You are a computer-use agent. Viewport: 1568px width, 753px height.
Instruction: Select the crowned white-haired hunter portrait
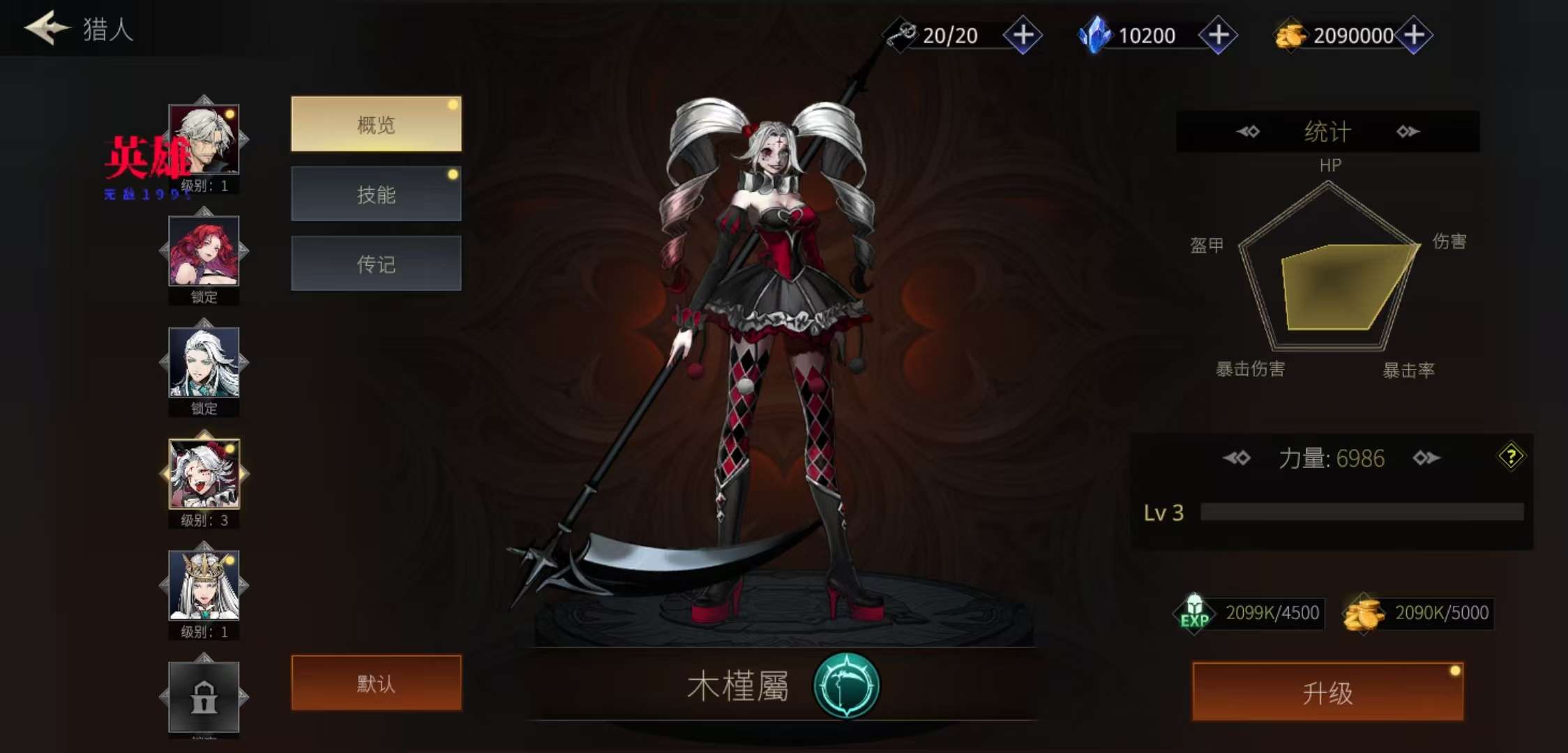click(204, 586)
